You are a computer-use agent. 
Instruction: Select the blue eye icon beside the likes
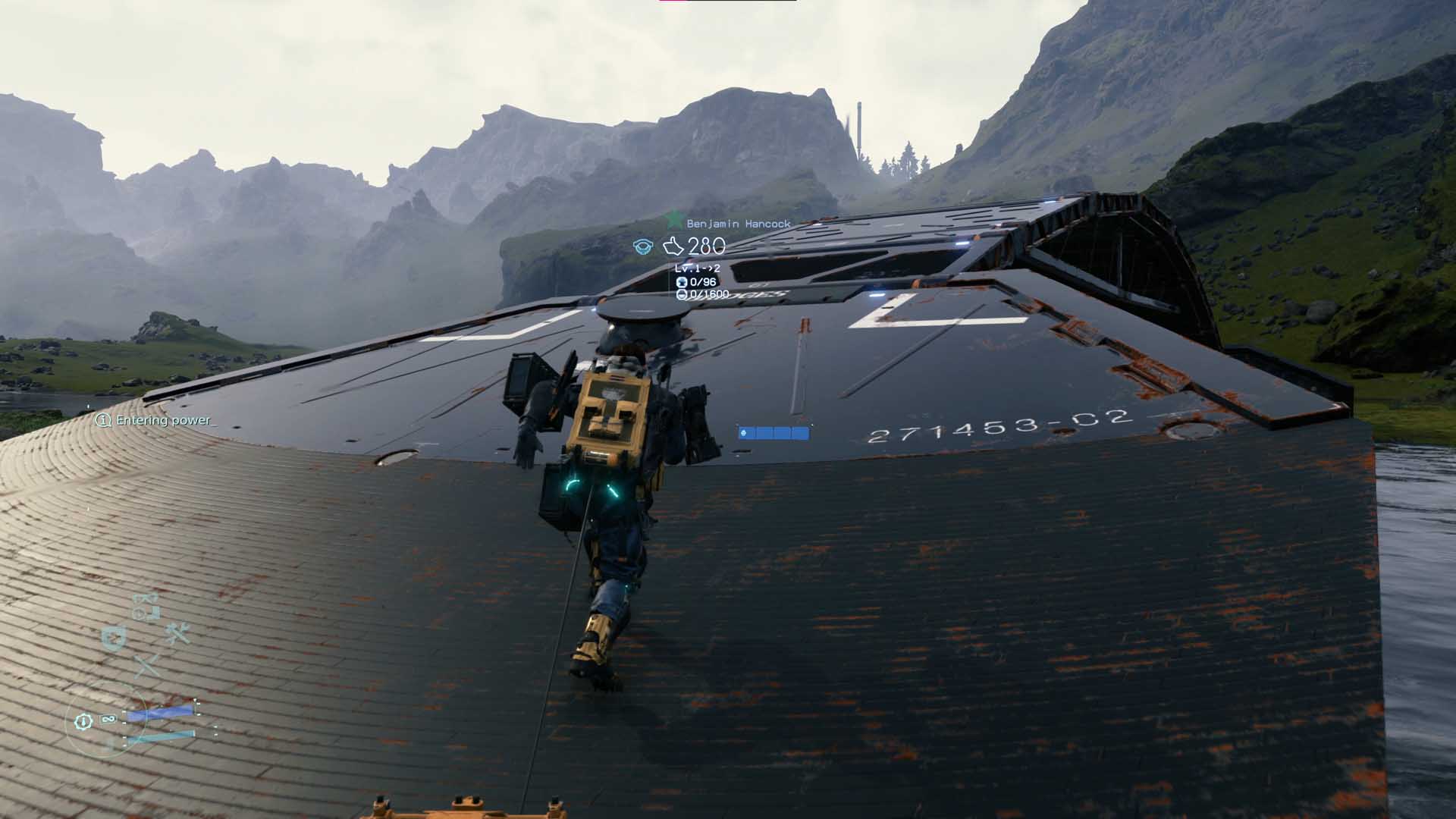coord(643,246)
